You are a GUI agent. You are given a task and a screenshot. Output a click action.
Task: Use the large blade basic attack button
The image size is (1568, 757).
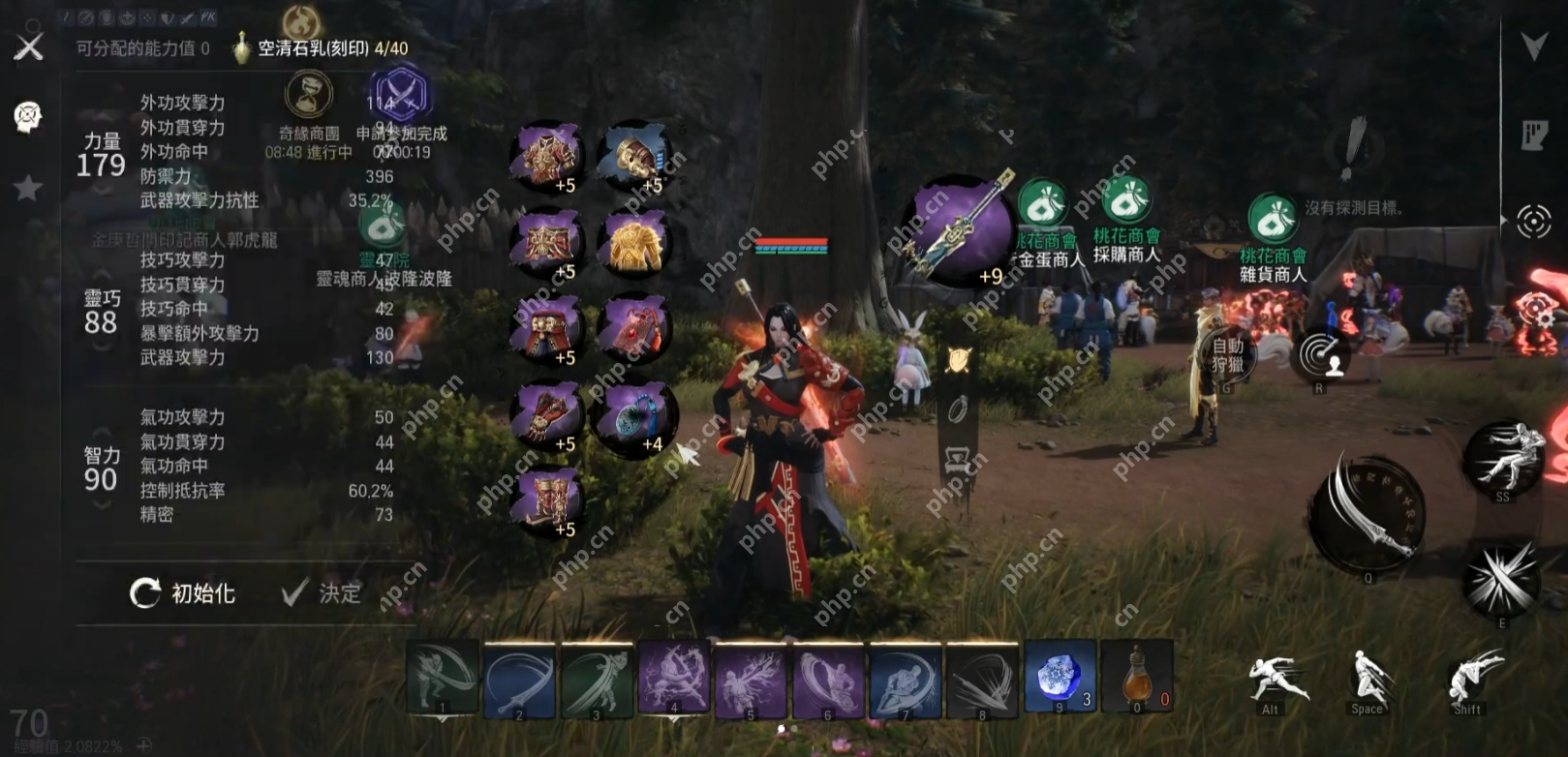coord(1368,514)
